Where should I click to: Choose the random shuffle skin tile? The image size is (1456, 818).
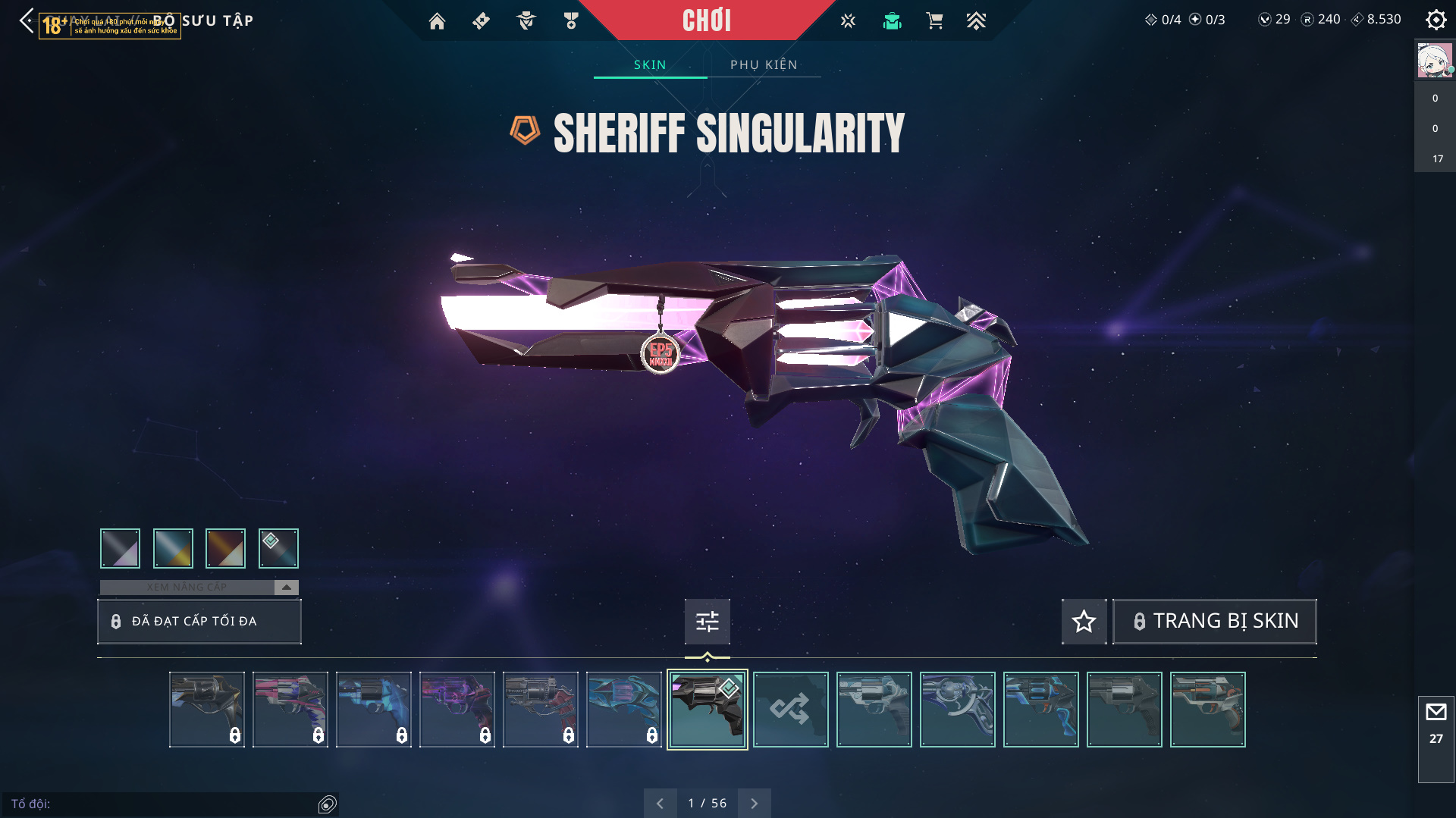[790, 710]
